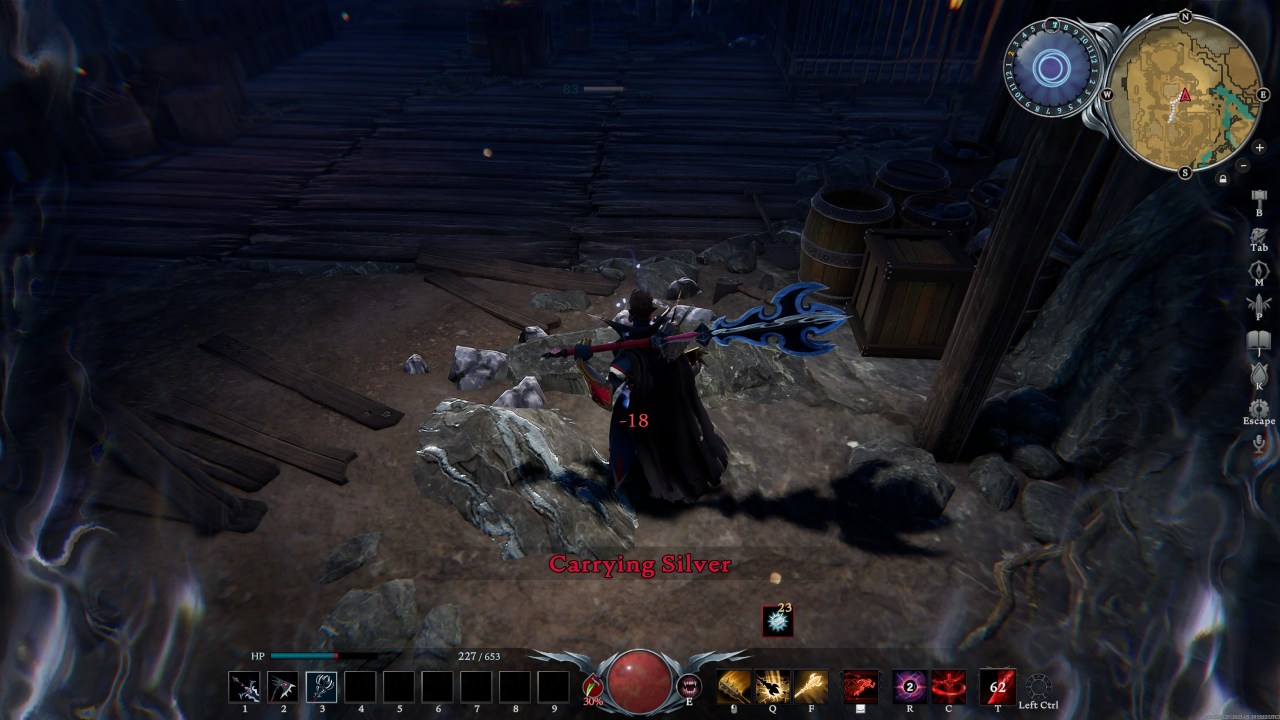Cast the Q ability from the hotbar
1280x720 pixels.
click(x=771, y=685)
